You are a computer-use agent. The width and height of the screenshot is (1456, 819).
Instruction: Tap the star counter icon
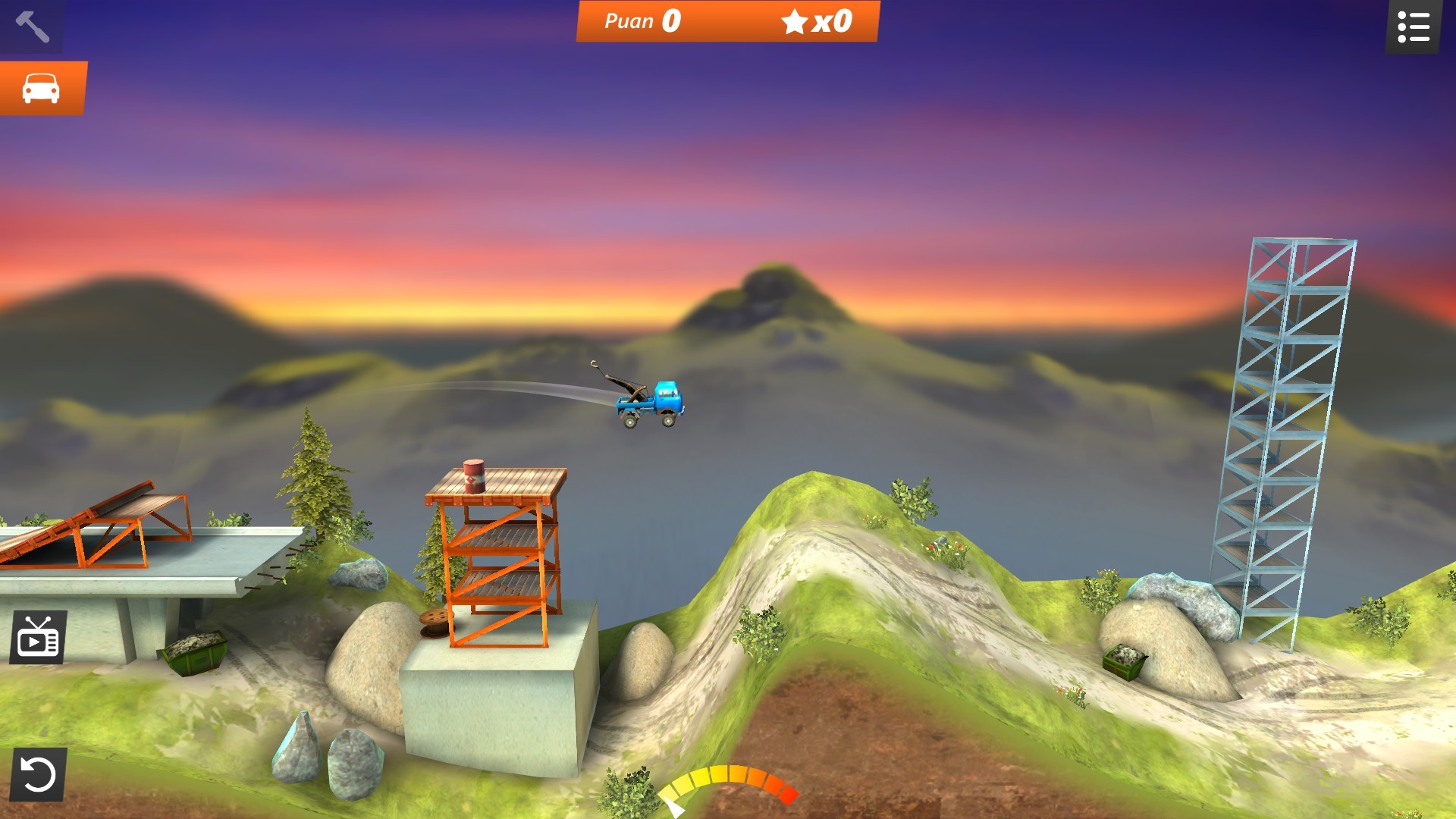795,21
